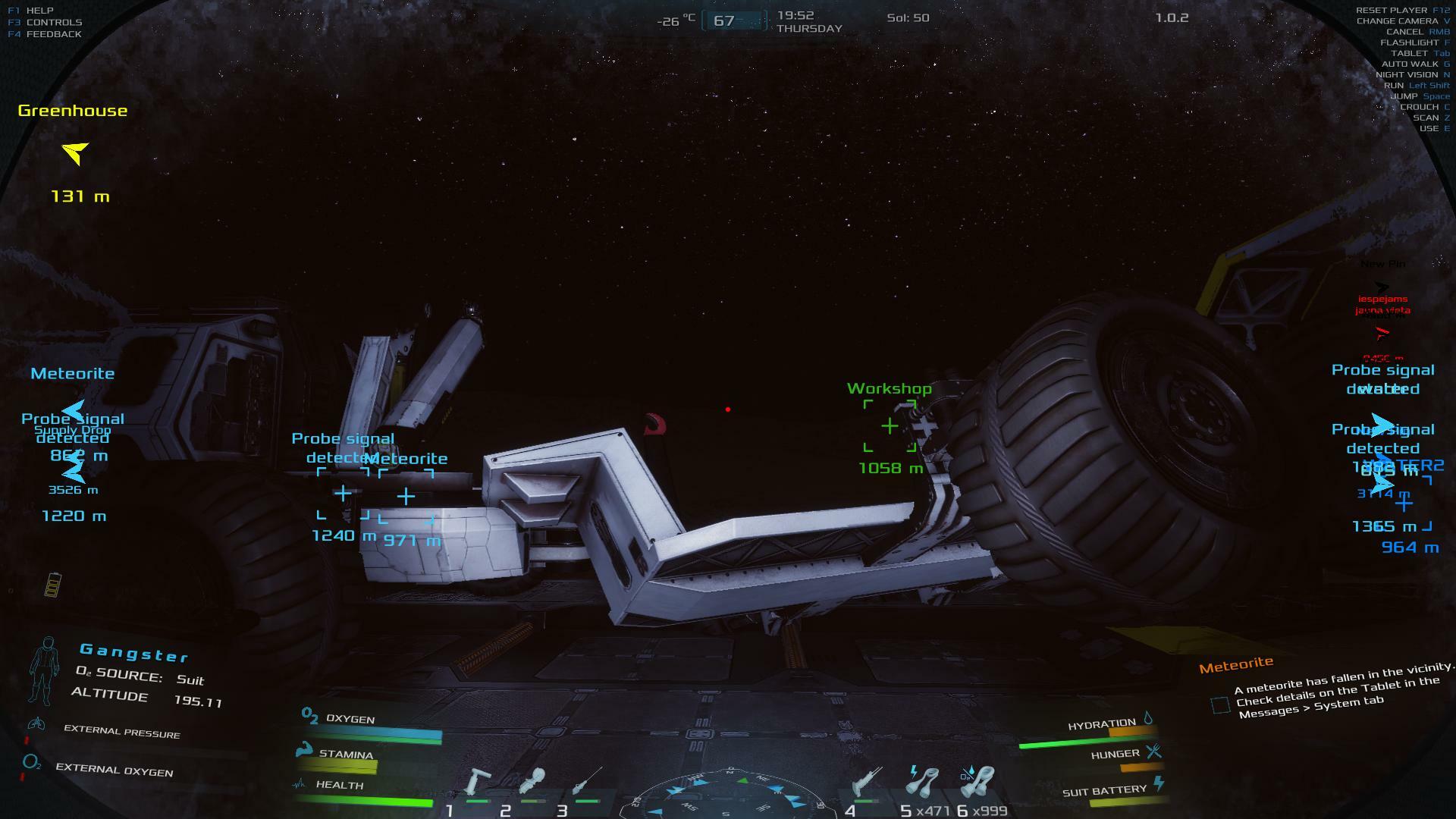Select the Probe signal marker at 1240 m
Screen dimensions: 1456x819
click(343, 494)
